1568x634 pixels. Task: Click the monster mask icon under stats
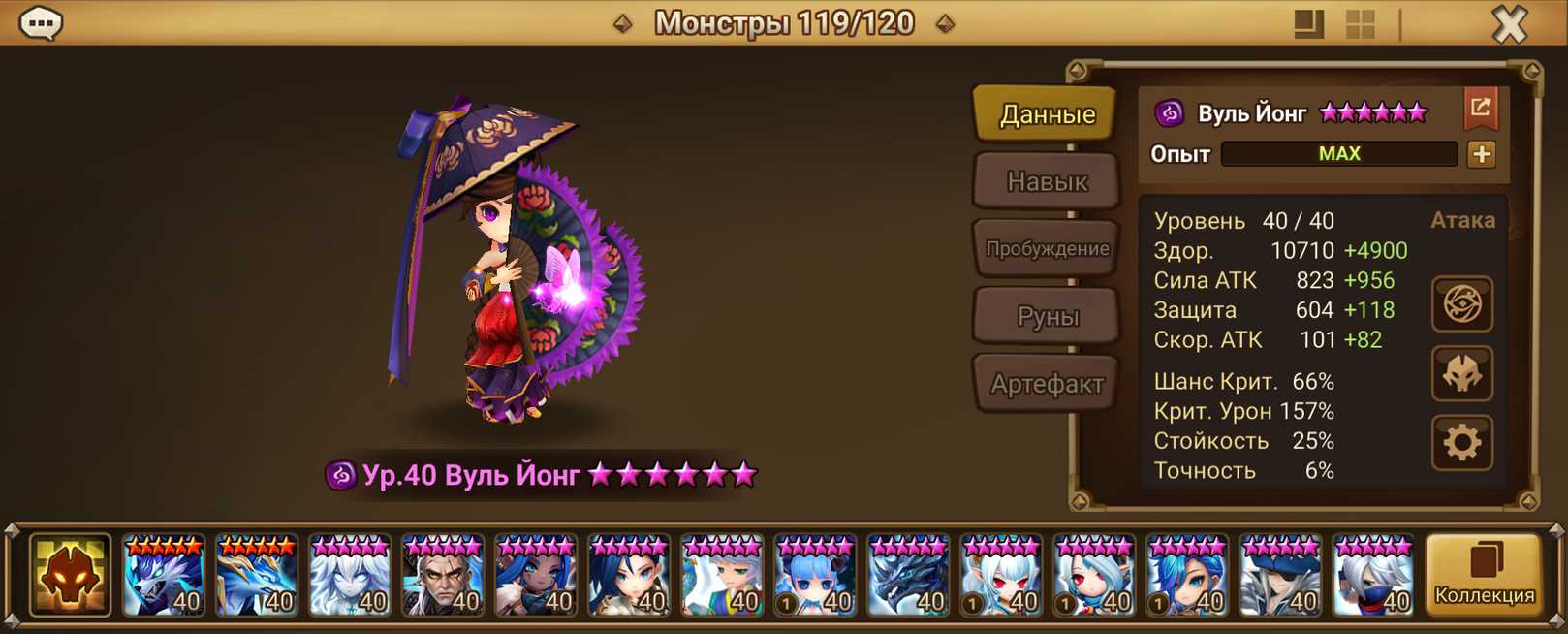click(x=1461, y=374)
